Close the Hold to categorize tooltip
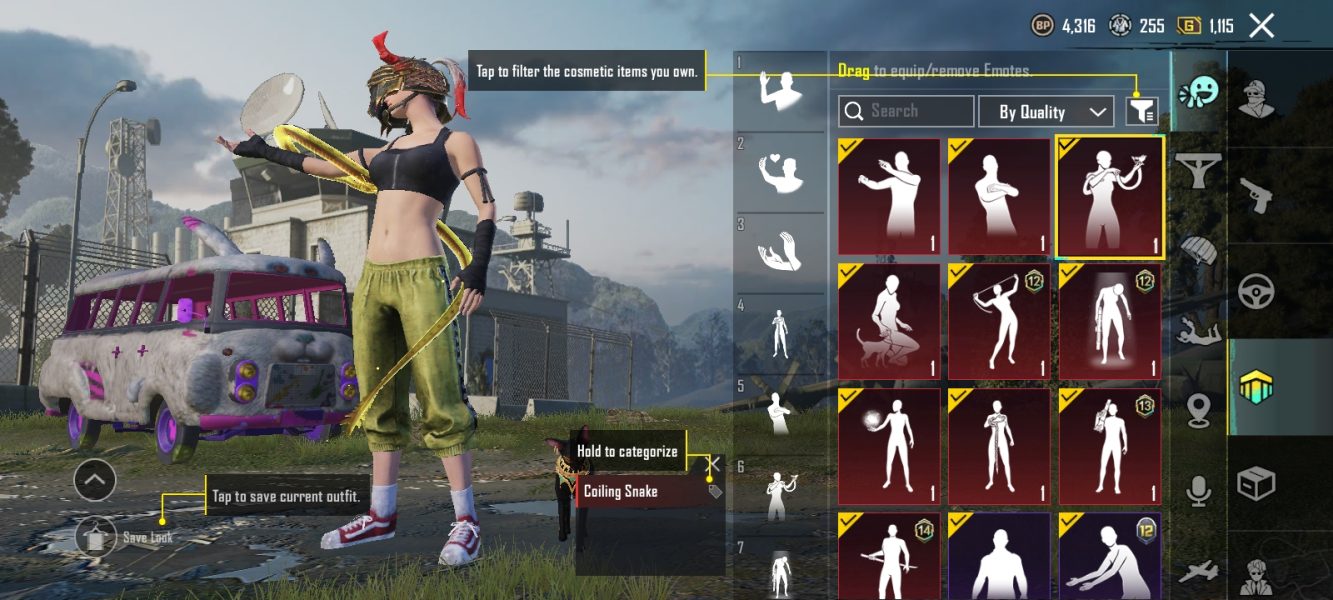Viewport: 1333px width, 600px height. pos(714,464)
